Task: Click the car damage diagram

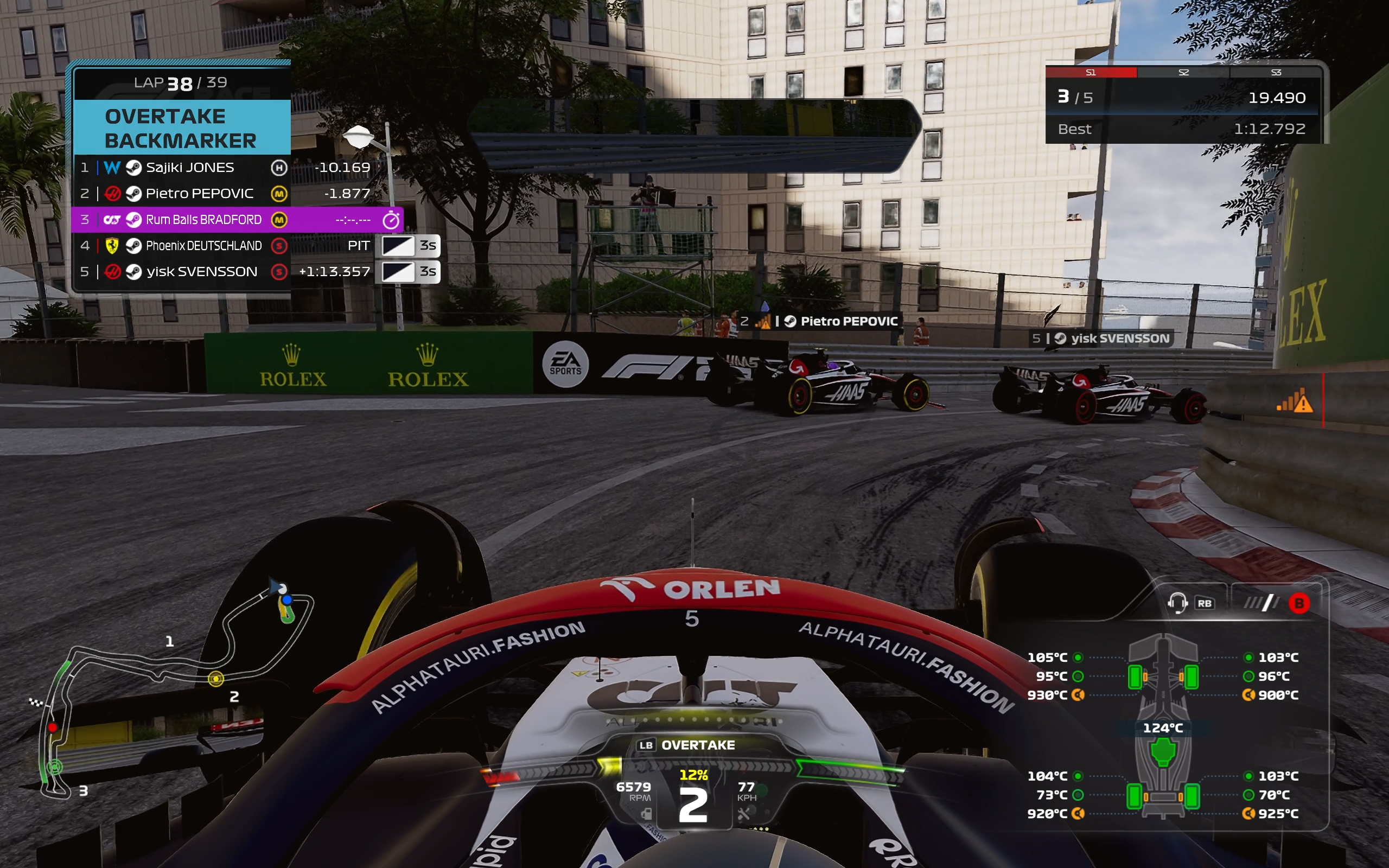Action: coord(1163,726)
